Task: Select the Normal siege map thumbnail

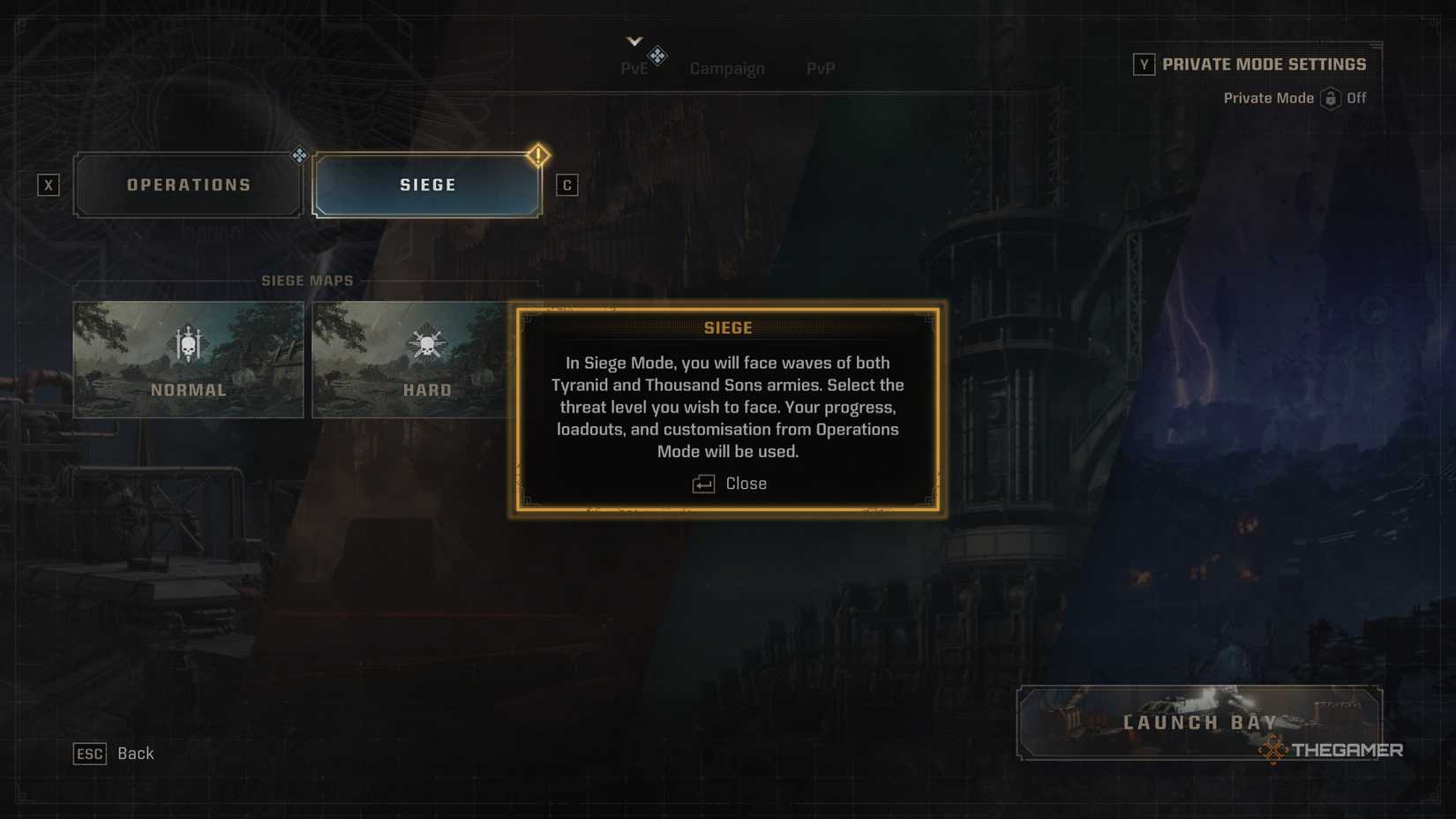Action: [x=188, y=359]
